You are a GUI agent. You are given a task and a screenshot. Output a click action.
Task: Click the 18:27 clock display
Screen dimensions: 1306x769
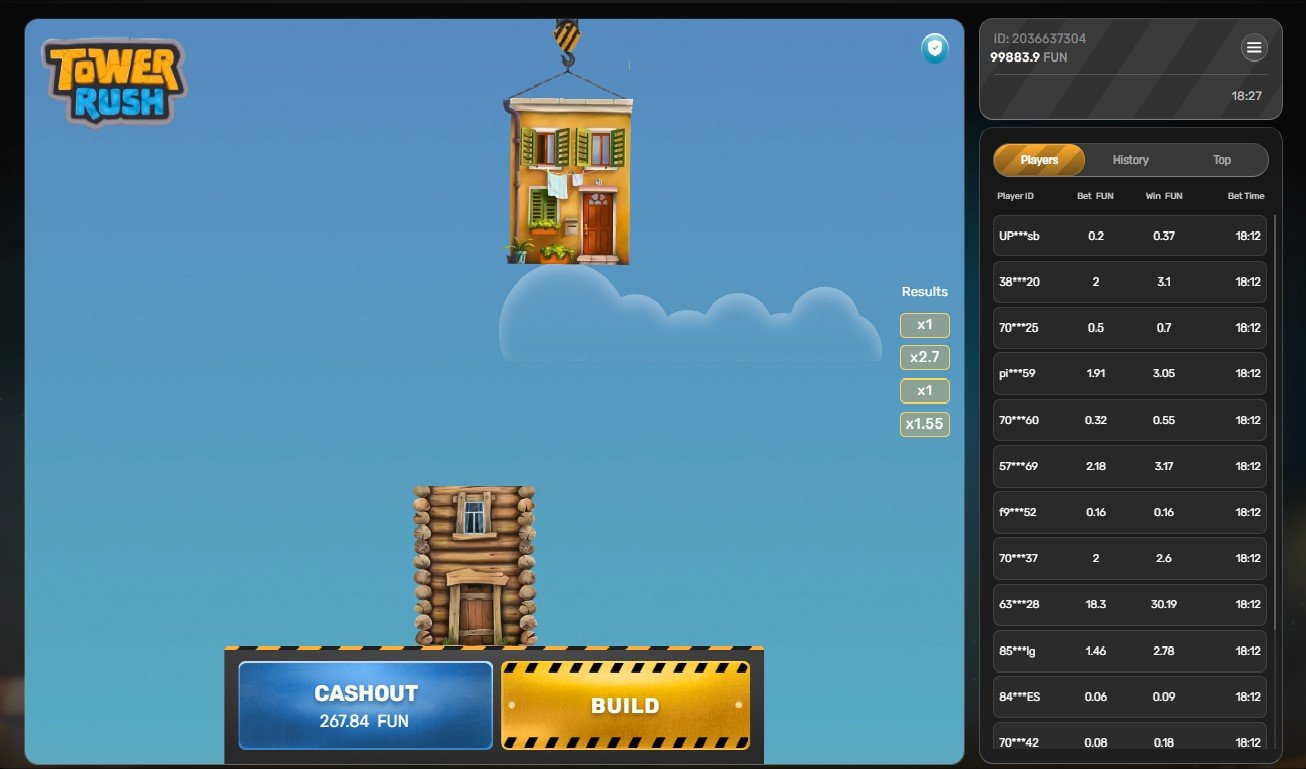pos(1248,97)
